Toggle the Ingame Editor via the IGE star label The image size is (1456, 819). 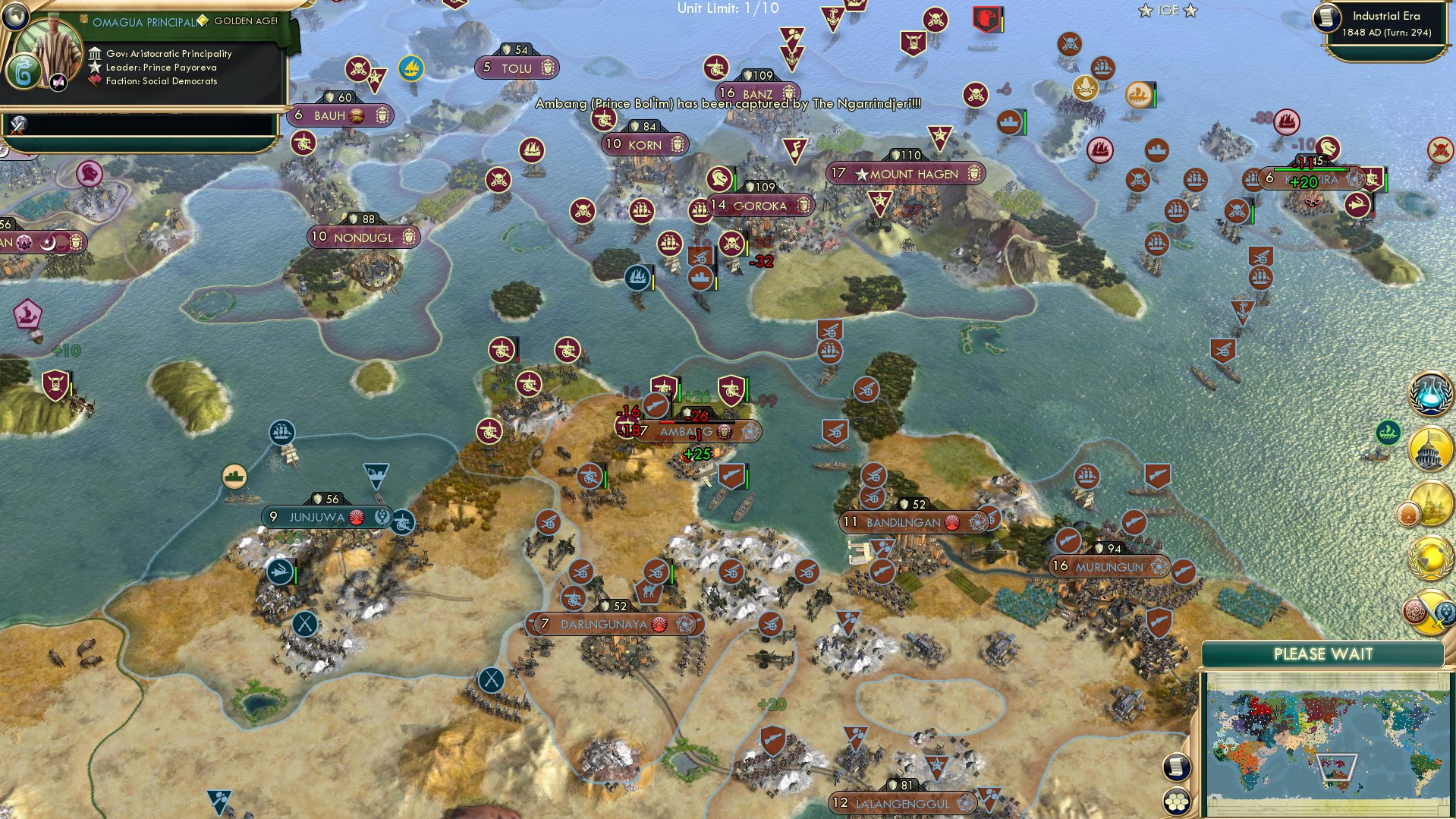pos(1168,10)
